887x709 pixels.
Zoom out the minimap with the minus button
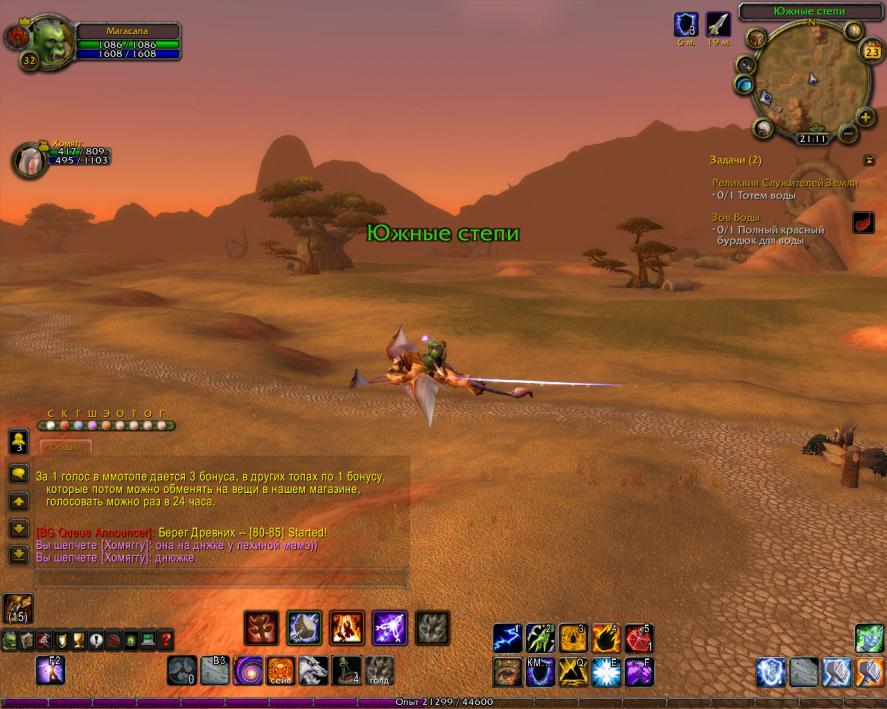[x=848, y=132]
